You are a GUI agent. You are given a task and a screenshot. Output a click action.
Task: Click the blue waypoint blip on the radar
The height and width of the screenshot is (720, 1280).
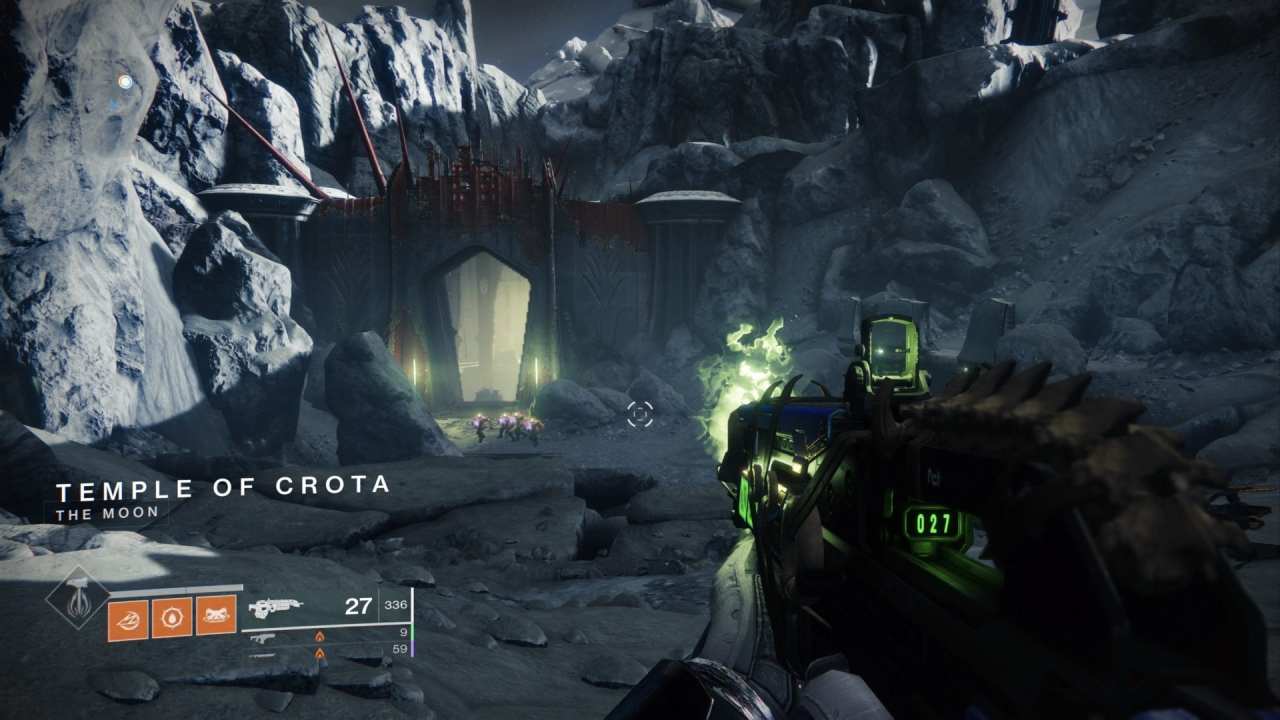pyautogui.click(x=125, y=80)
